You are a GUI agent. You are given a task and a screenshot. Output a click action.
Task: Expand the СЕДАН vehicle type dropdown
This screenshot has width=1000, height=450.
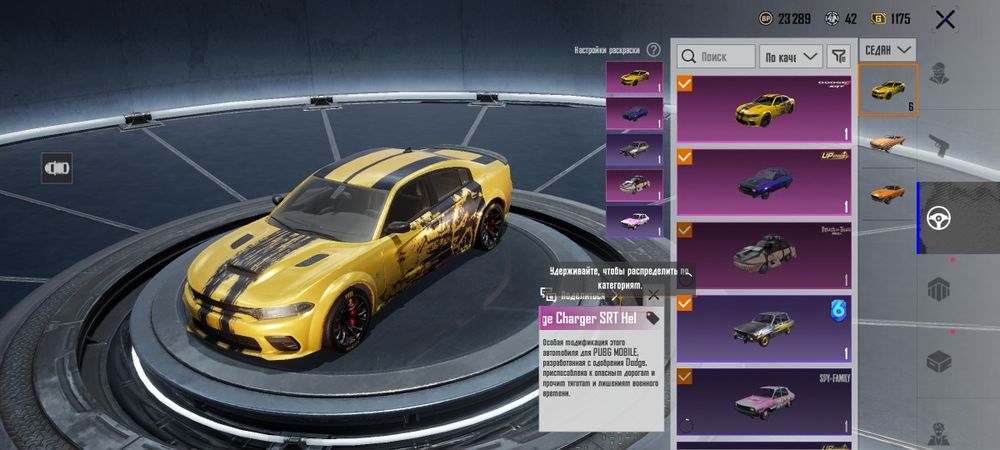pyautogui.click(x=888, y=48)
